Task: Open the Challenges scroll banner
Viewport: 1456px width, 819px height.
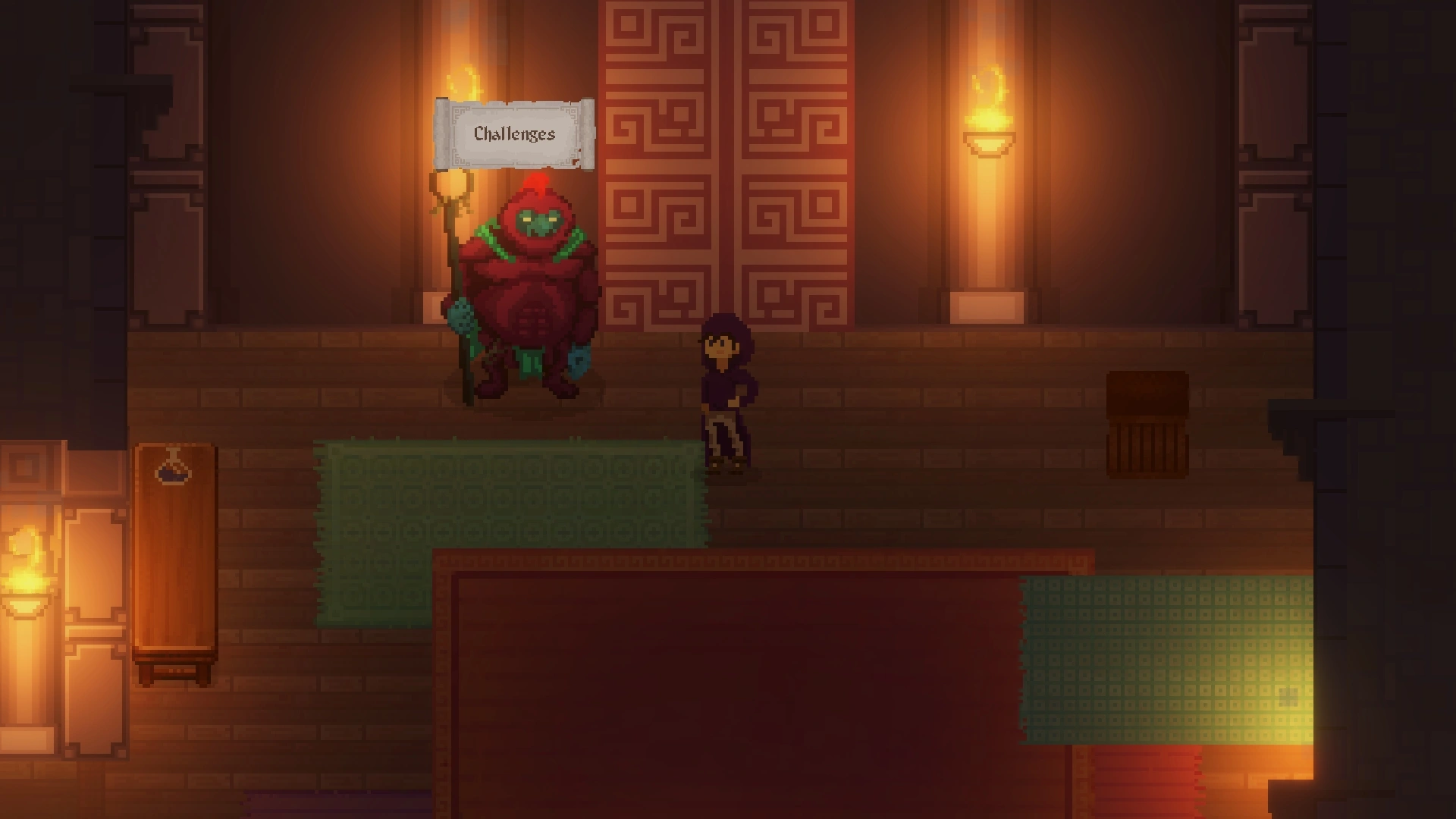Action: pyautogui.click(x=515, y=134)
